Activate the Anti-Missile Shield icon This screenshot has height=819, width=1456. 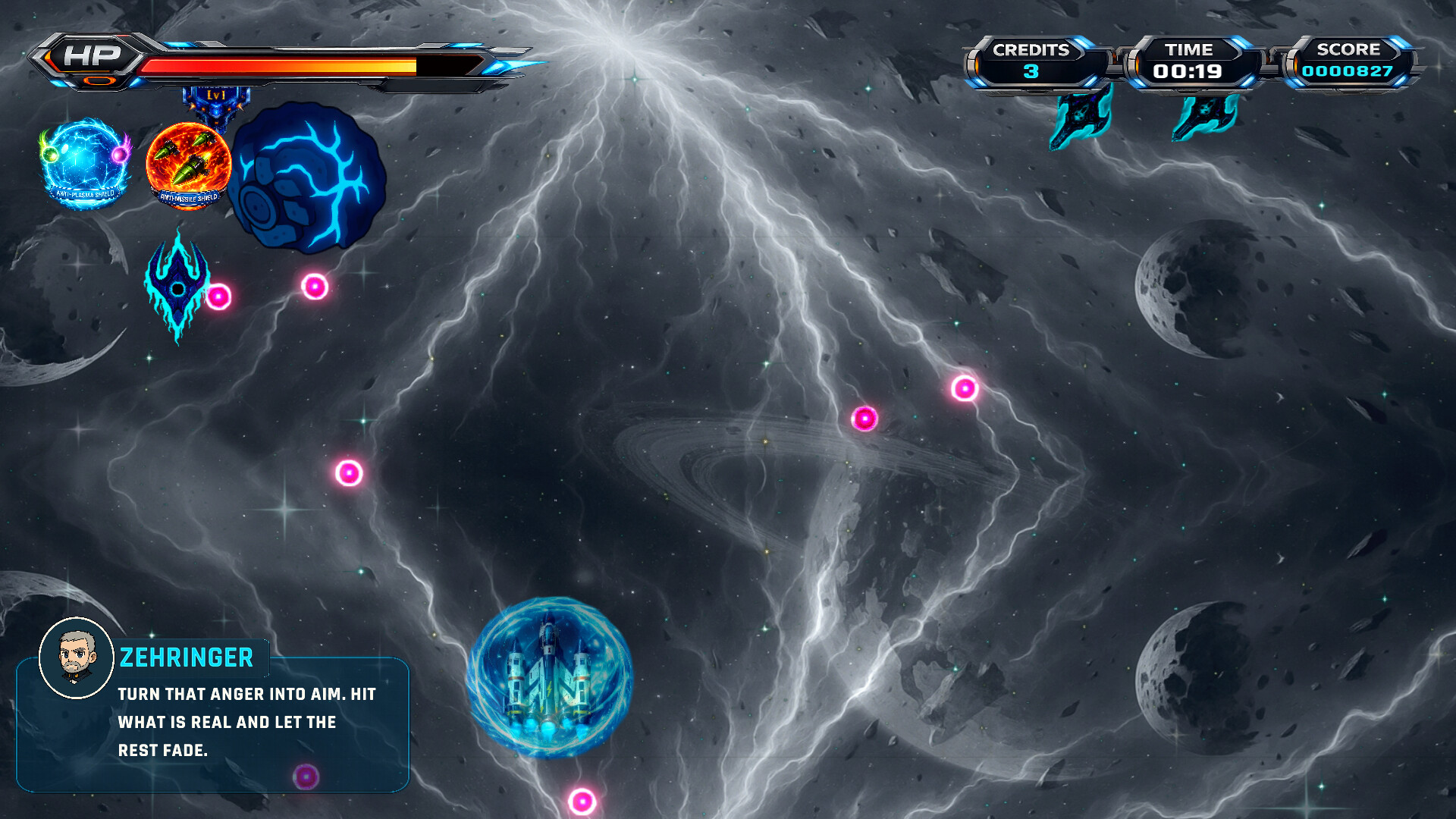click(x=188, y=165)
